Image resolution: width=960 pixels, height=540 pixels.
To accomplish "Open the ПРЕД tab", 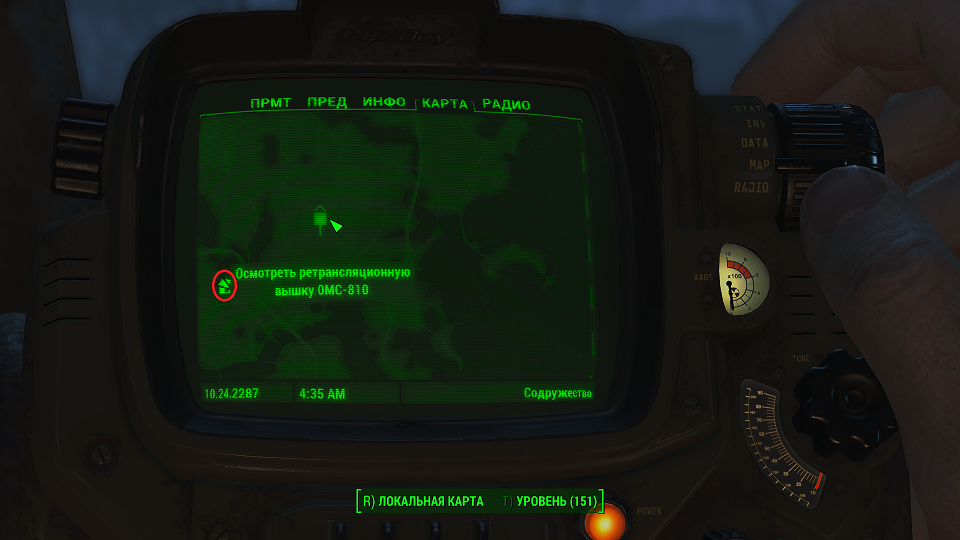I will pyautogui.click(x=327, y=103).
